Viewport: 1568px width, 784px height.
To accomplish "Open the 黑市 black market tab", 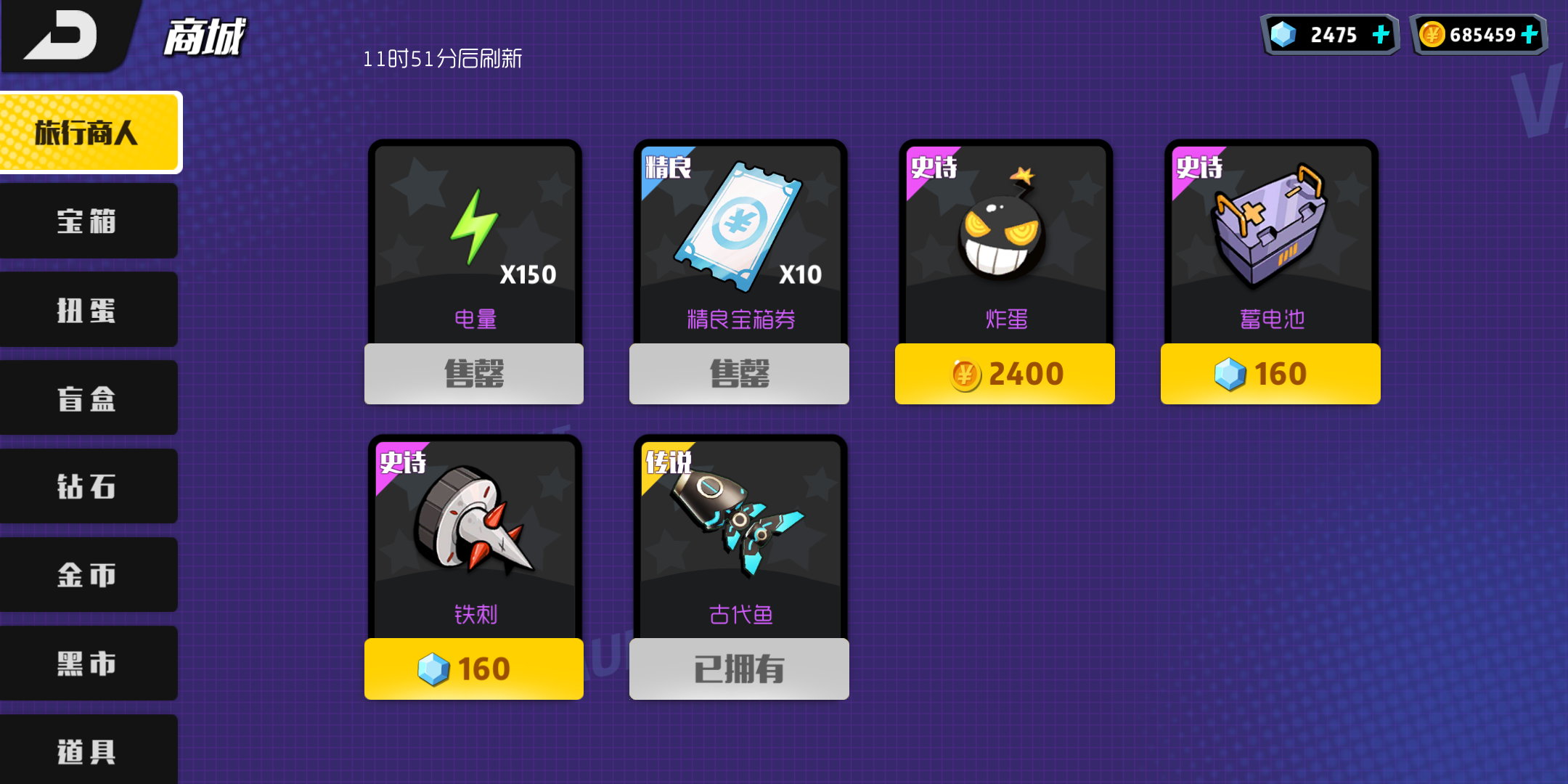I will (x=87, y=663).
